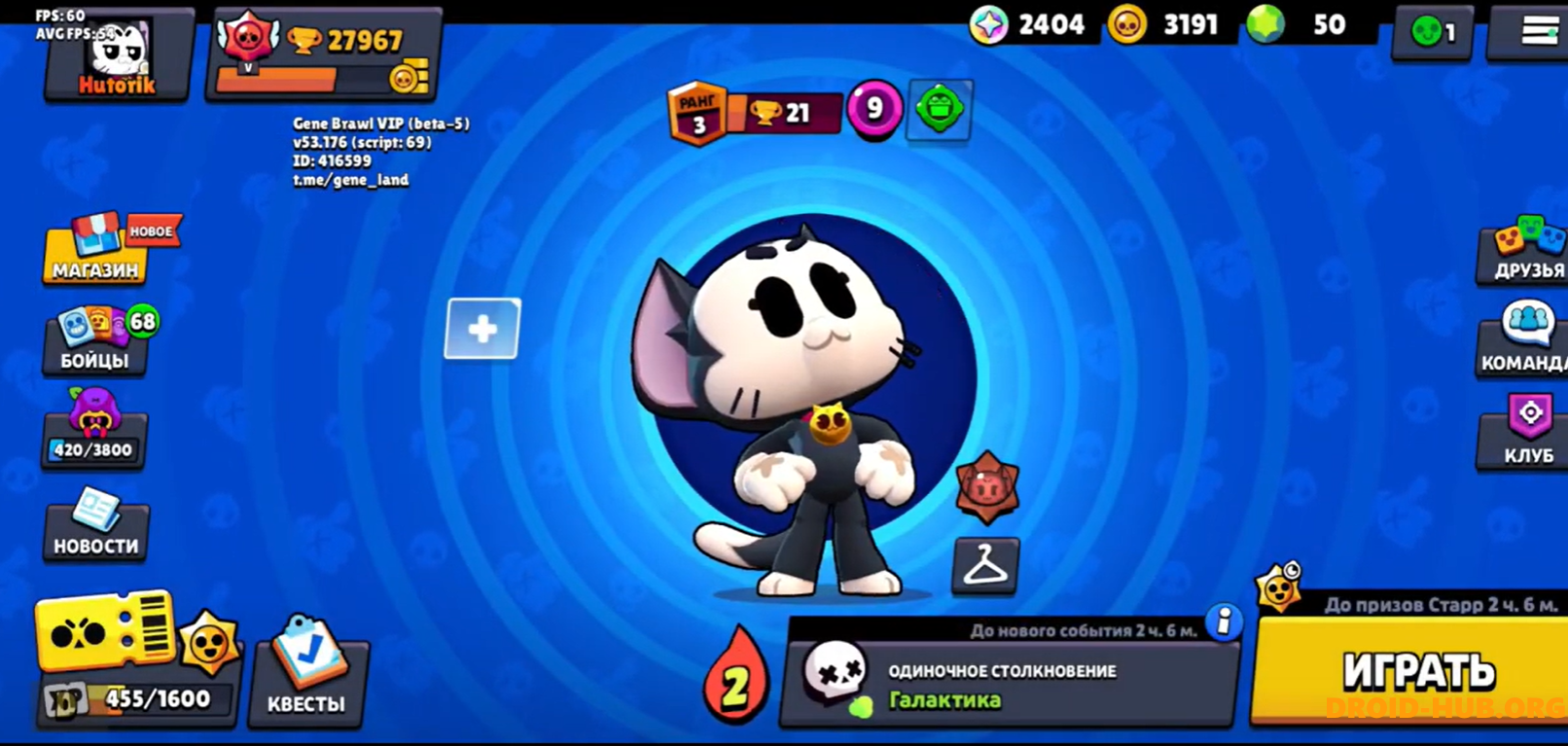Expand the РАНГ 3 trophy banner

tap(754, 110)
